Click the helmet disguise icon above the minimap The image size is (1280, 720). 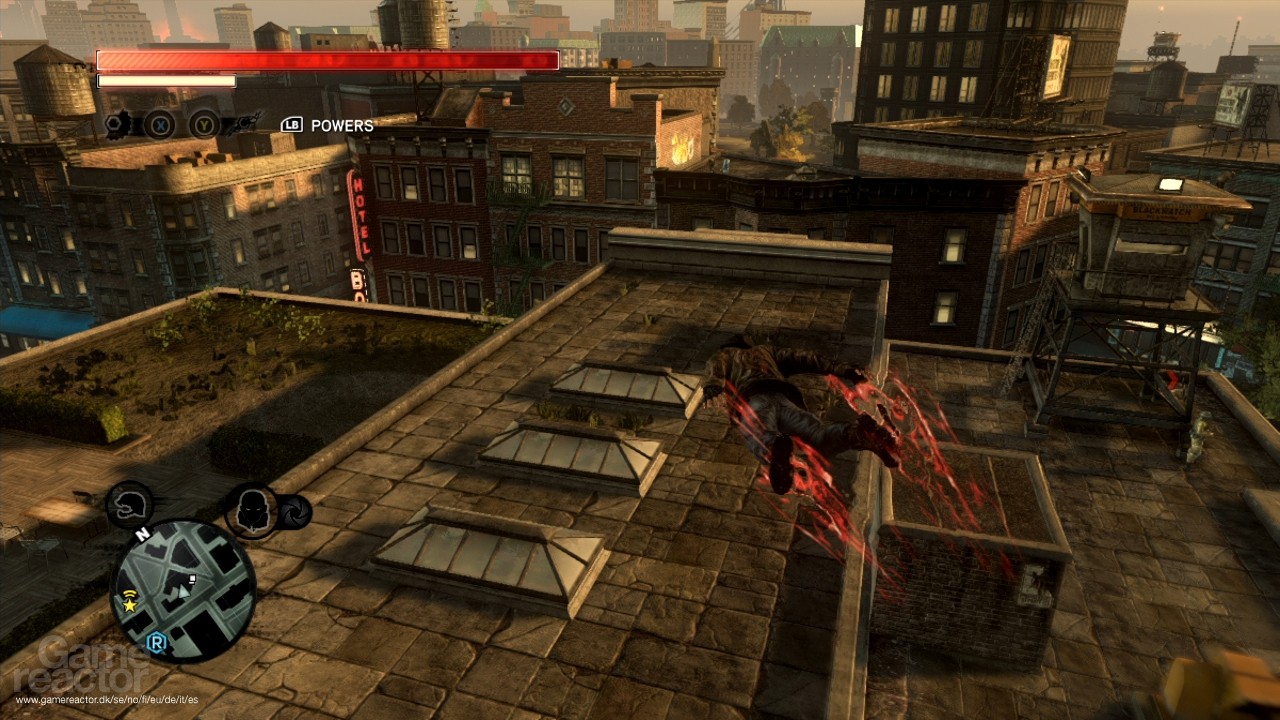point(128,504)
